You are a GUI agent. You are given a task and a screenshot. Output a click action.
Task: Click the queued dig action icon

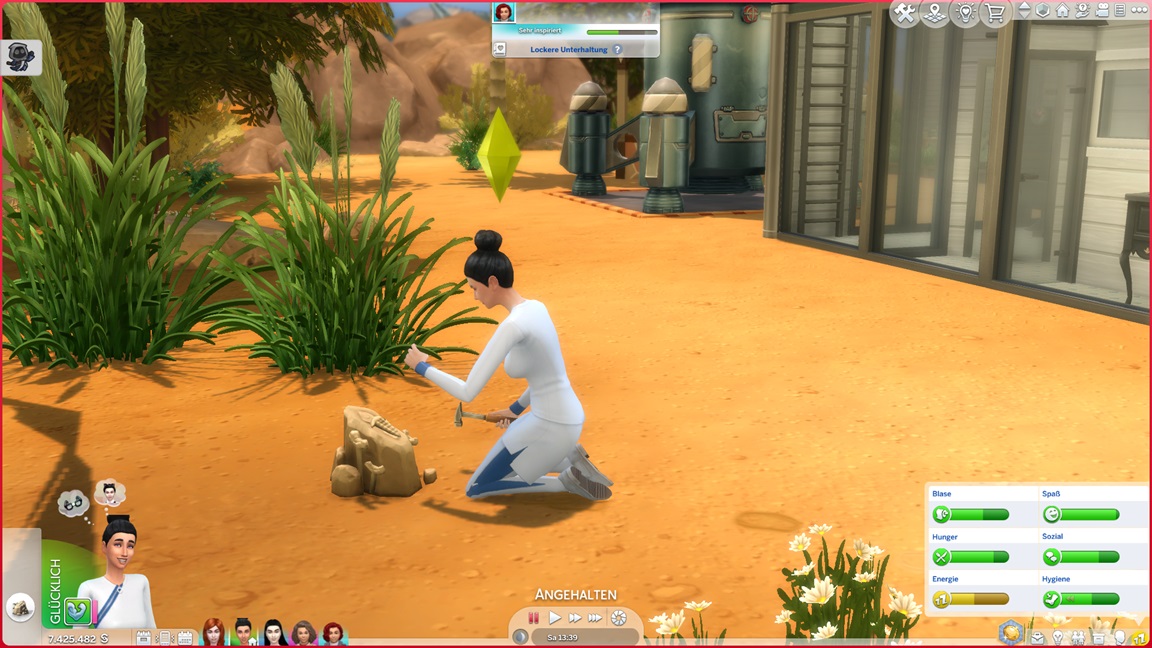(x=20, y=607)
